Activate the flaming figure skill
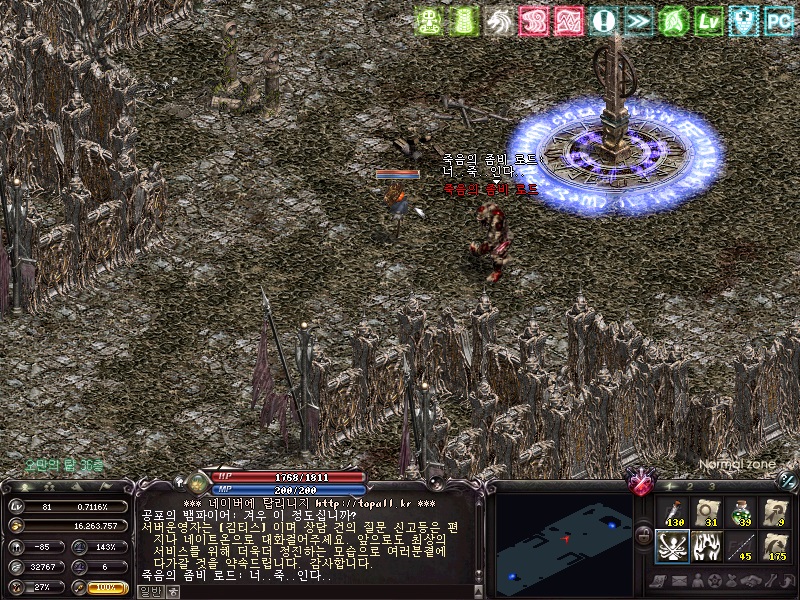 pos(707,547)
